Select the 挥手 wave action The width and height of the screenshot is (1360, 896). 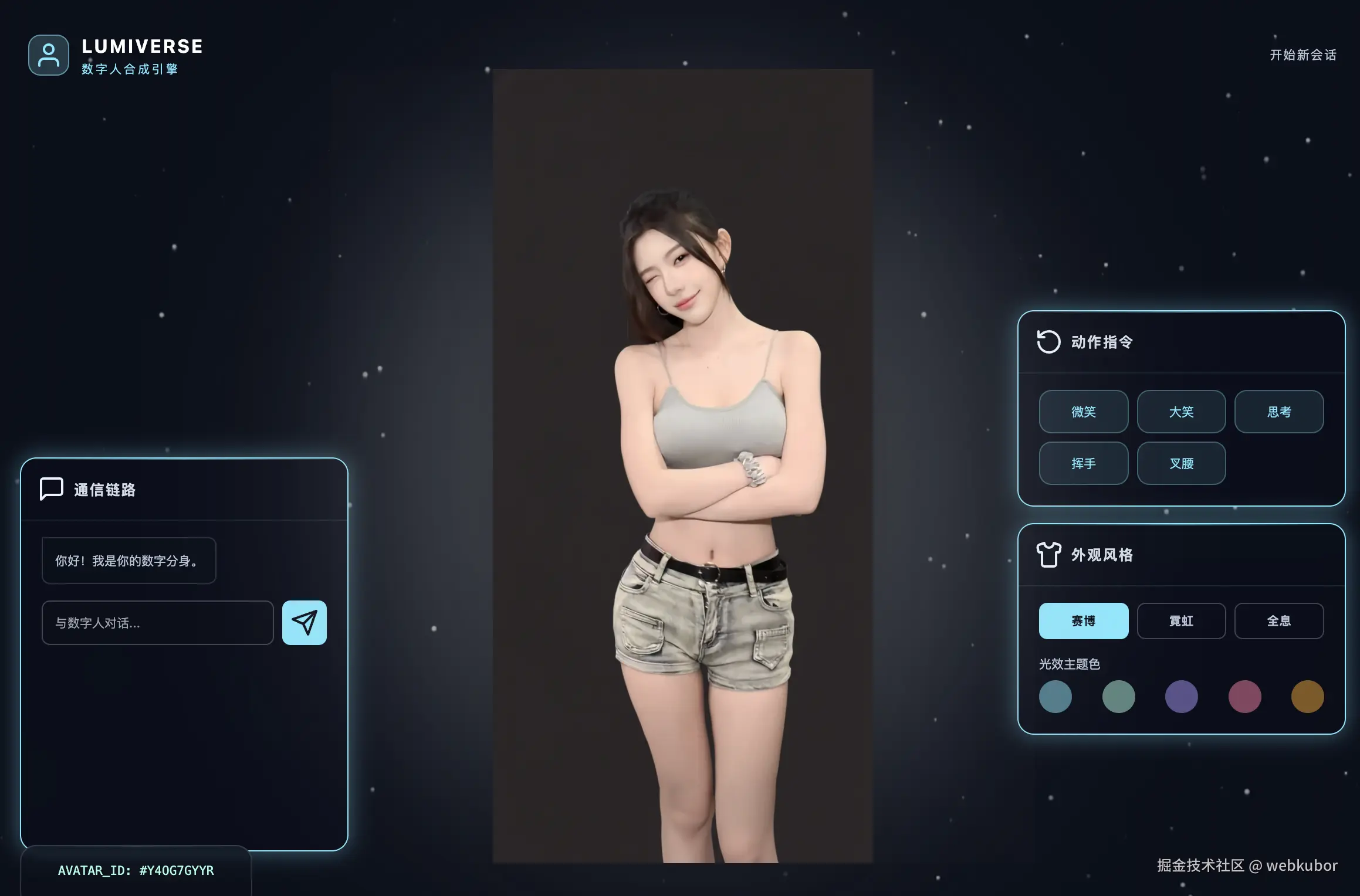pyautogui.click(x=1083, y=463)
